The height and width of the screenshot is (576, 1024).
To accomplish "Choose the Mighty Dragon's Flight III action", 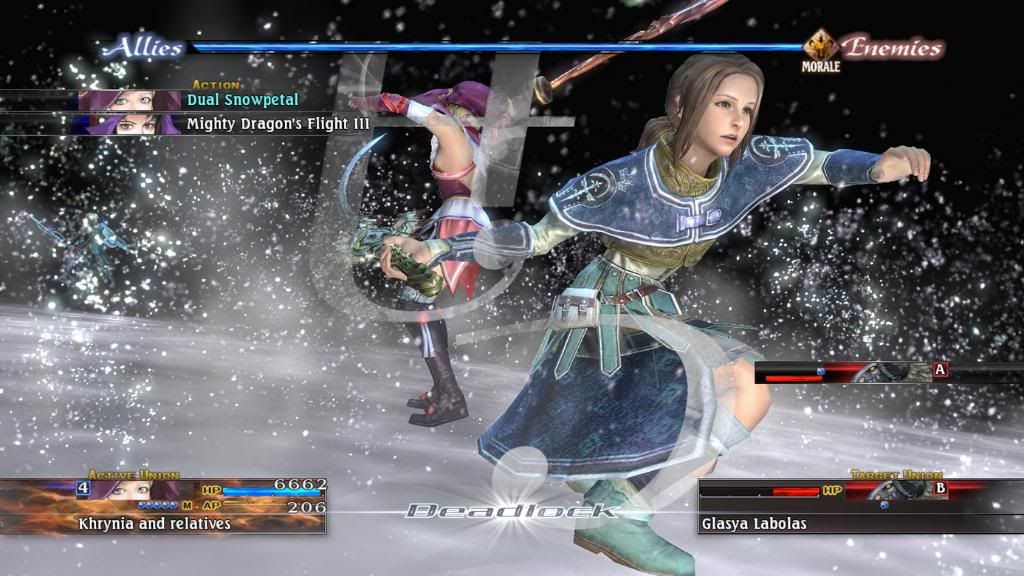I will (278, 124).
